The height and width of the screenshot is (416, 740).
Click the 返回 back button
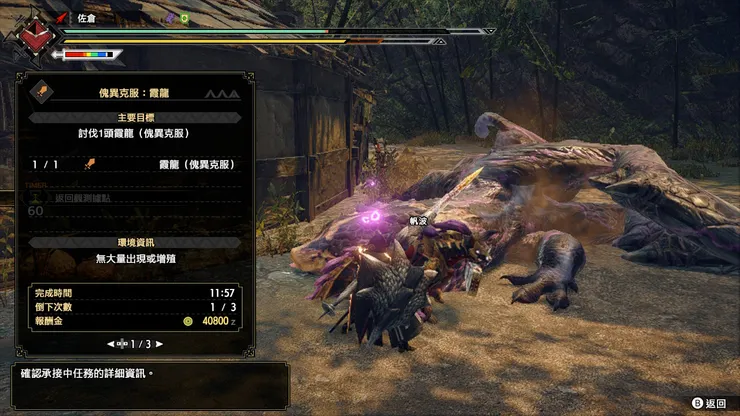tap(708, 403)
